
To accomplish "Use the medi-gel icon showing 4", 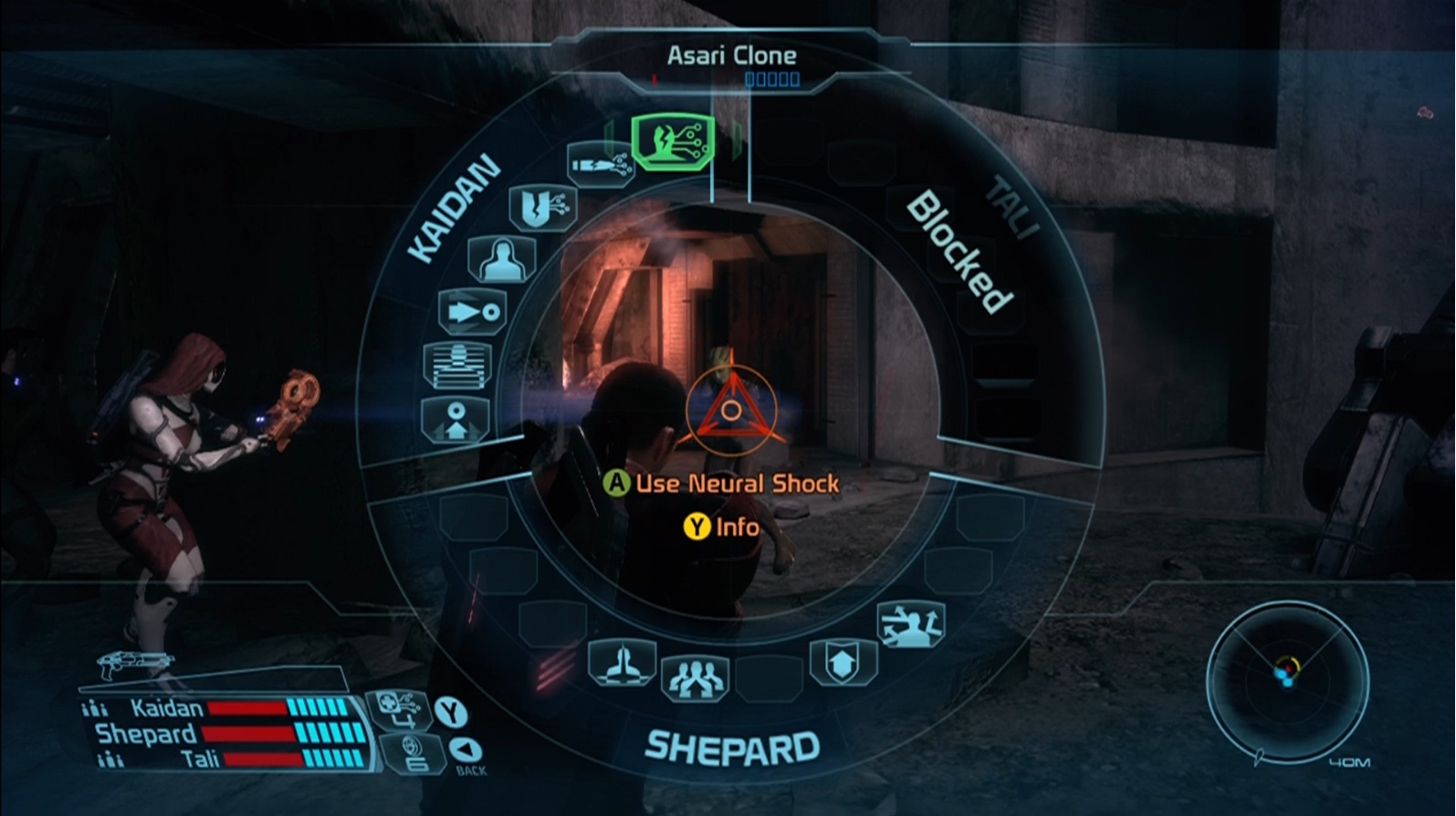I will pyautogui.click(x=398, y=709).
